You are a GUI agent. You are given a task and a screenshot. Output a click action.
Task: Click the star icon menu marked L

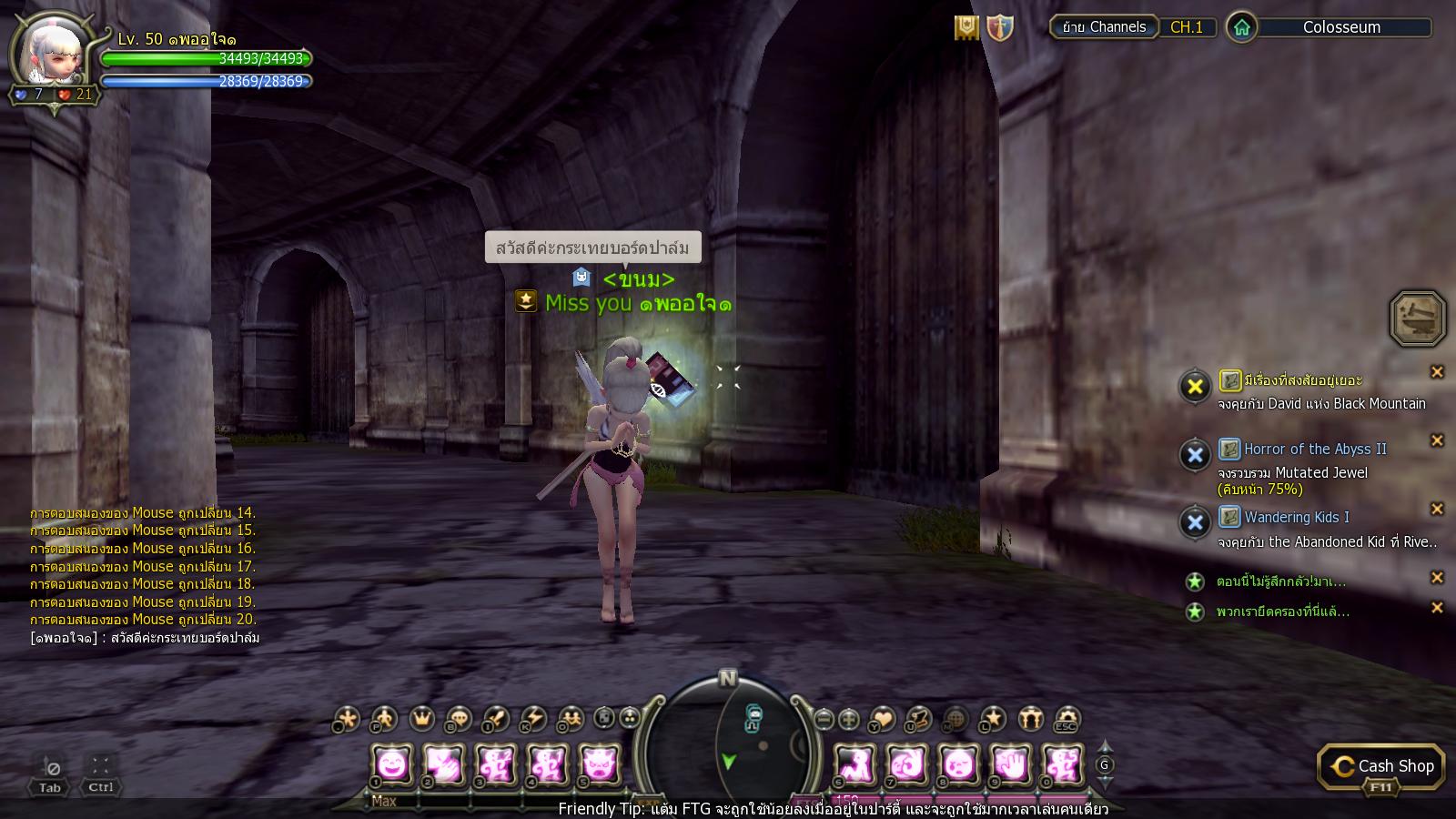click(993, 719)
